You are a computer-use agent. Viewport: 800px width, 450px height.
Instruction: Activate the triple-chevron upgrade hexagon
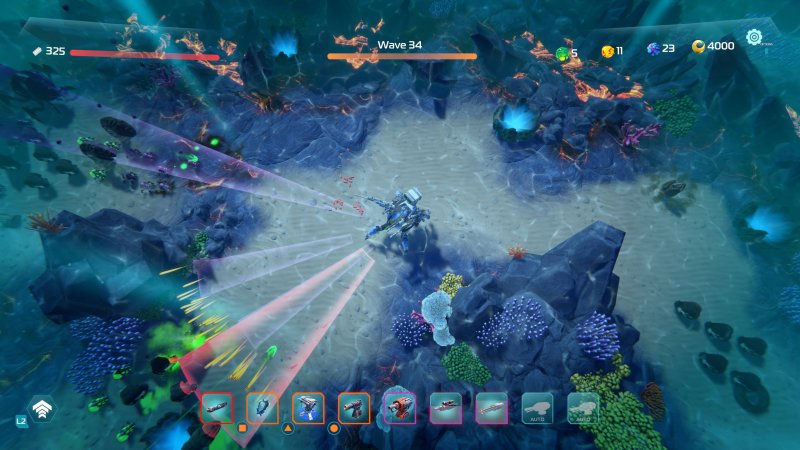[42, 409]
